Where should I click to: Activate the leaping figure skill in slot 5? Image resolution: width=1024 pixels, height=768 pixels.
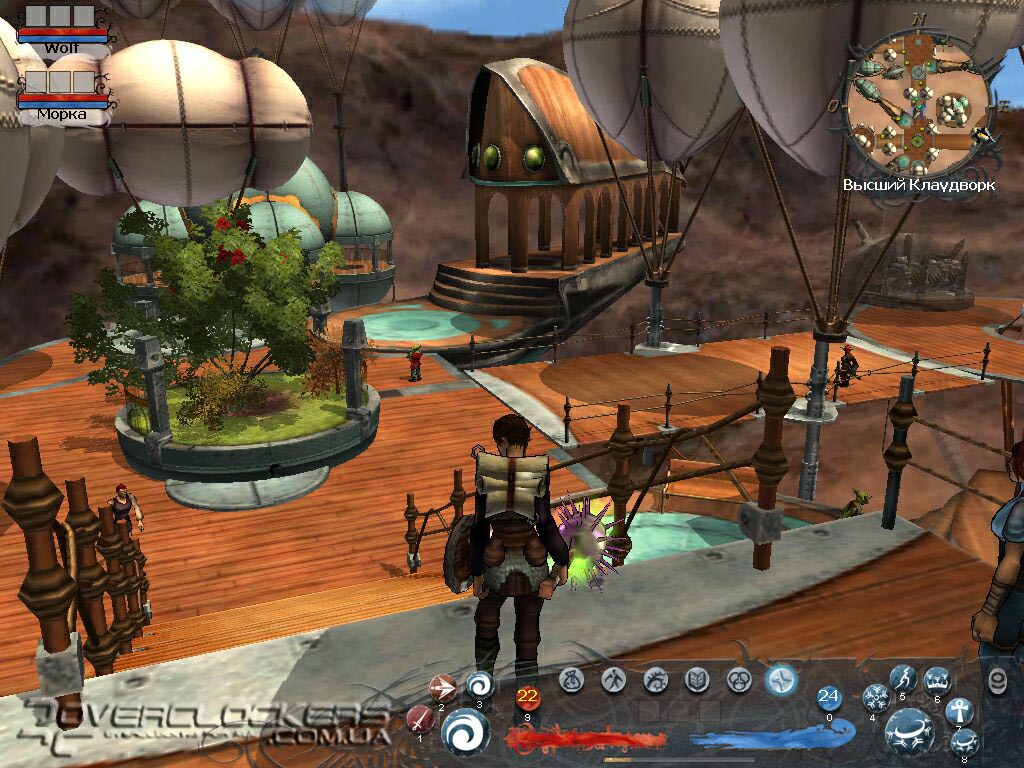coord(904,679)
